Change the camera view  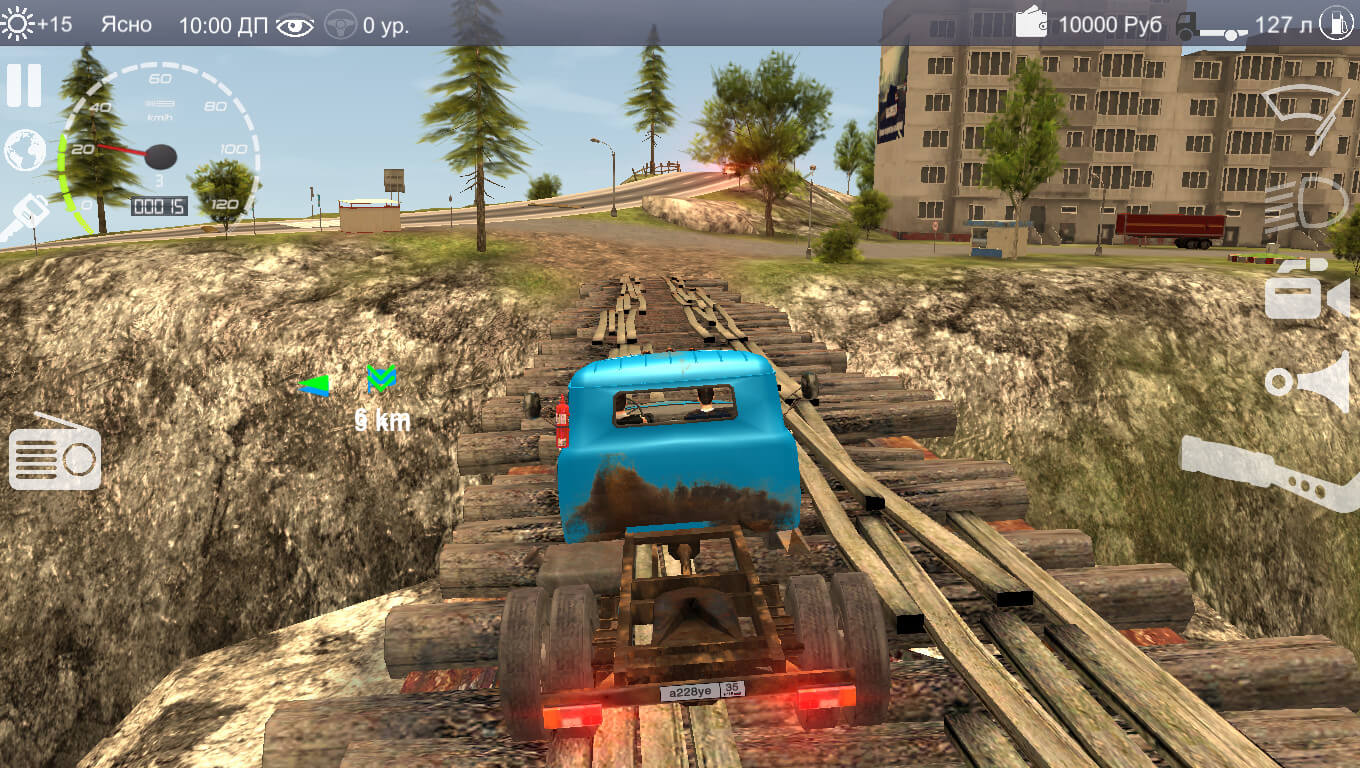pos(1305,290)
